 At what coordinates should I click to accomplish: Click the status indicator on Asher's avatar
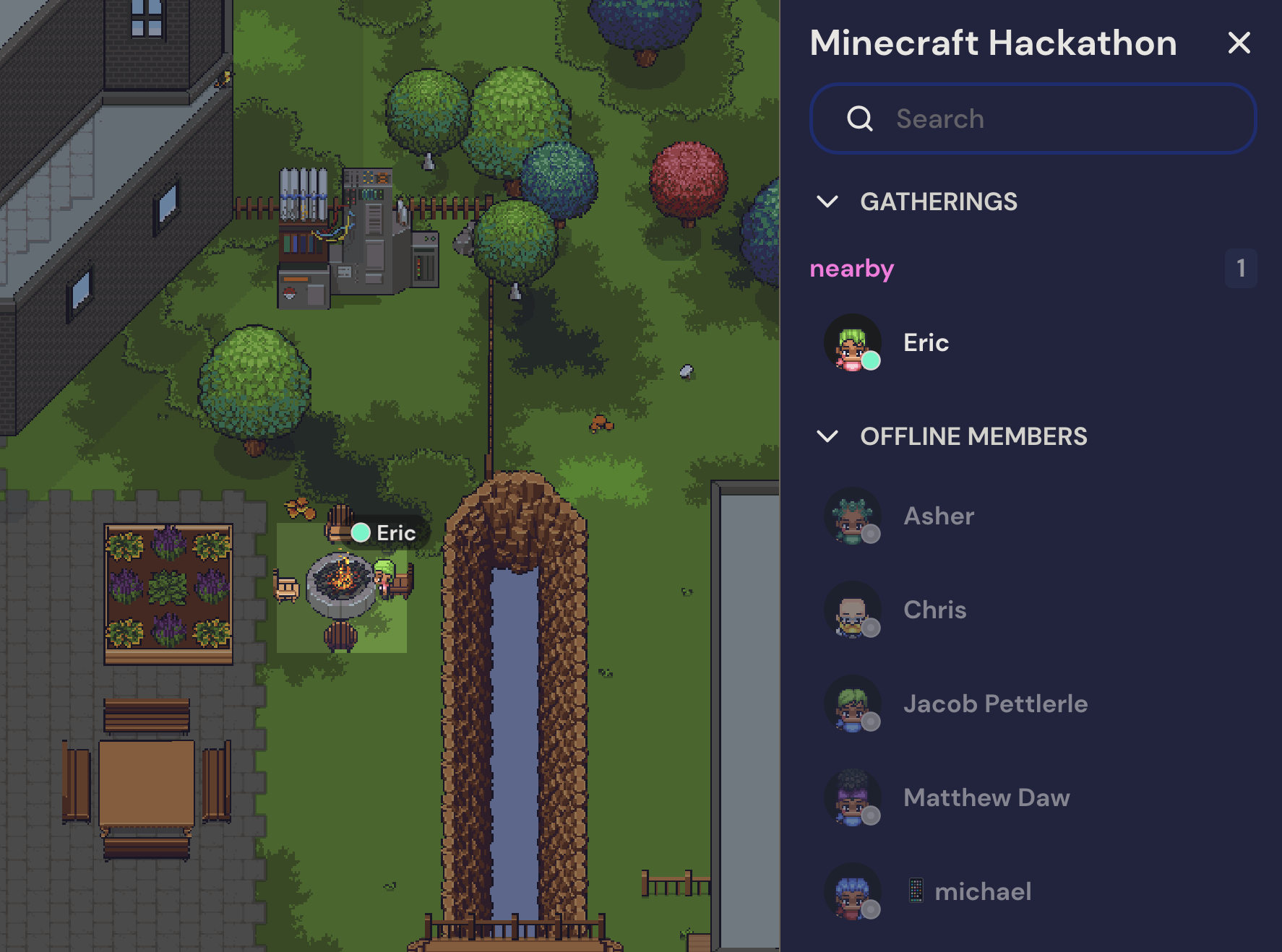[x=870, y=532]
